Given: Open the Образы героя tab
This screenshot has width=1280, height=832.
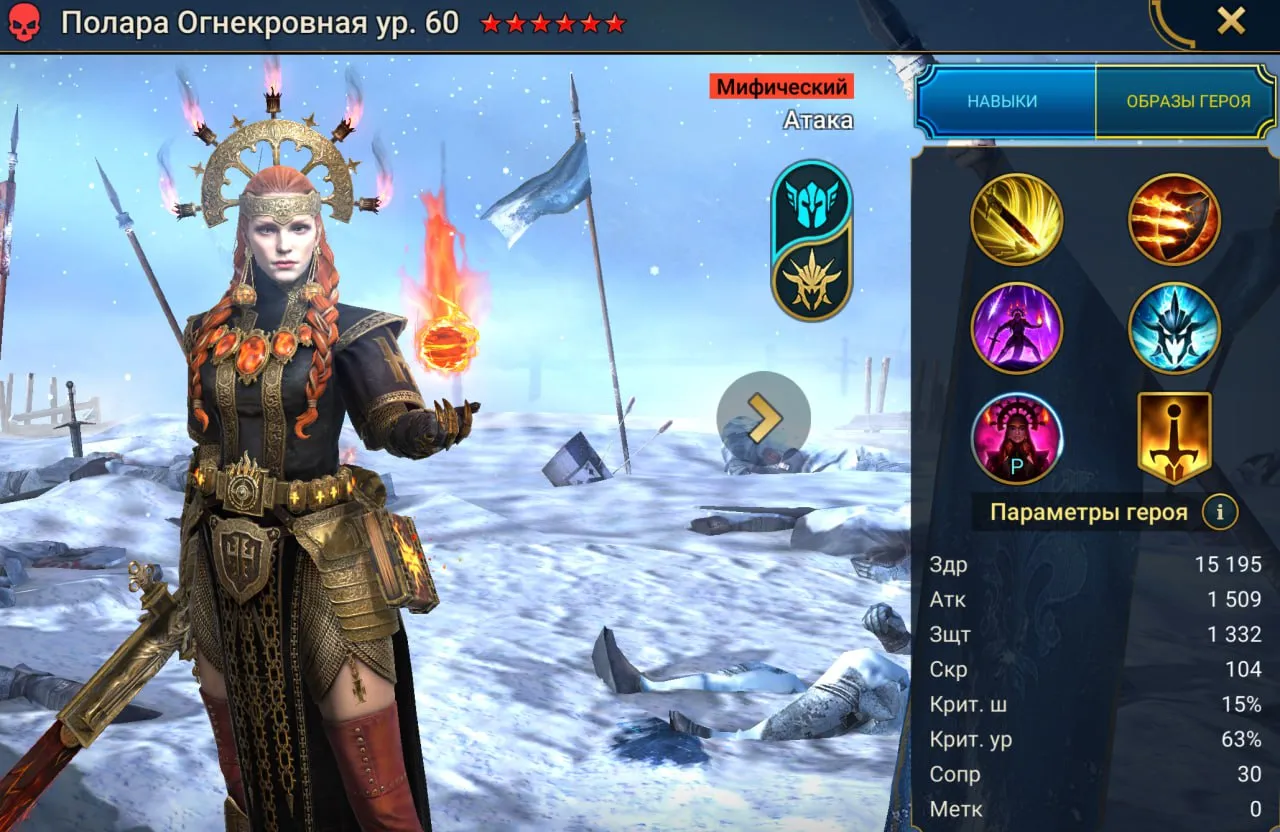Looking at the screenshot, I should [x=1188, y=101].
